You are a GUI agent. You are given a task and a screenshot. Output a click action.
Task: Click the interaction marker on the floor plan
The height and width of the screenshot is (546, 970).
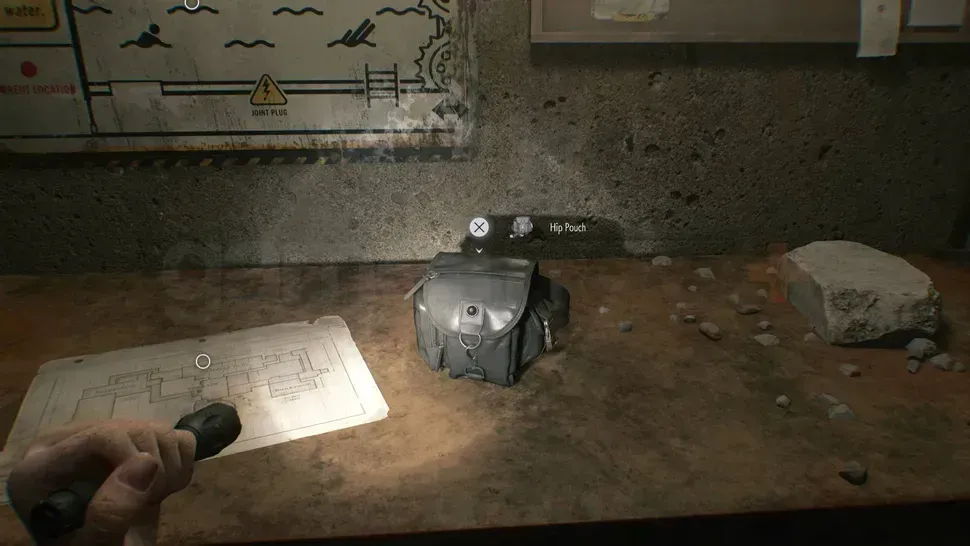pos(203,361)
